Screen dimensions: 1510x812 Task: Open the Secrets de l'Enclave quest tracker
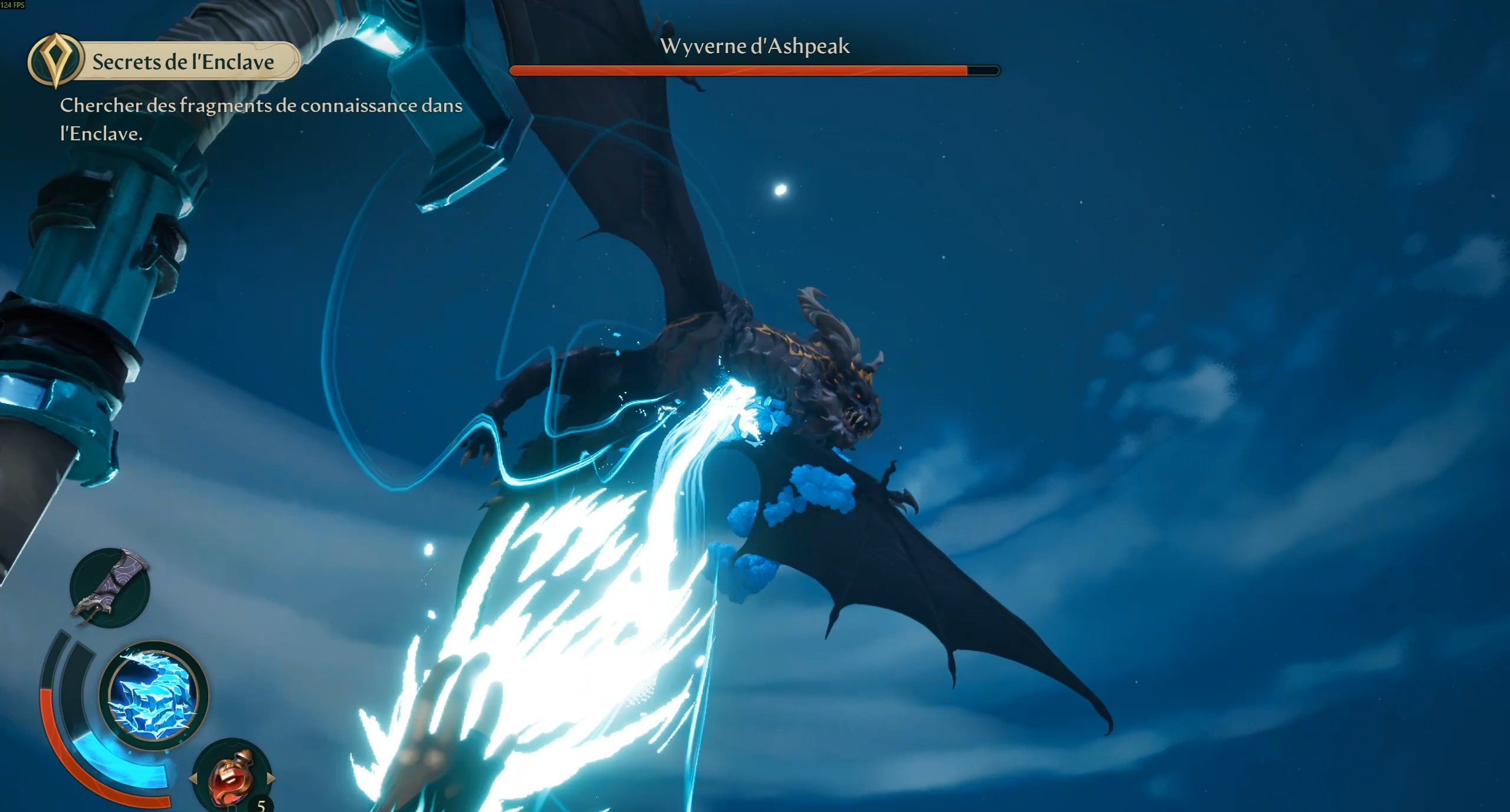(x=183, y=62)
